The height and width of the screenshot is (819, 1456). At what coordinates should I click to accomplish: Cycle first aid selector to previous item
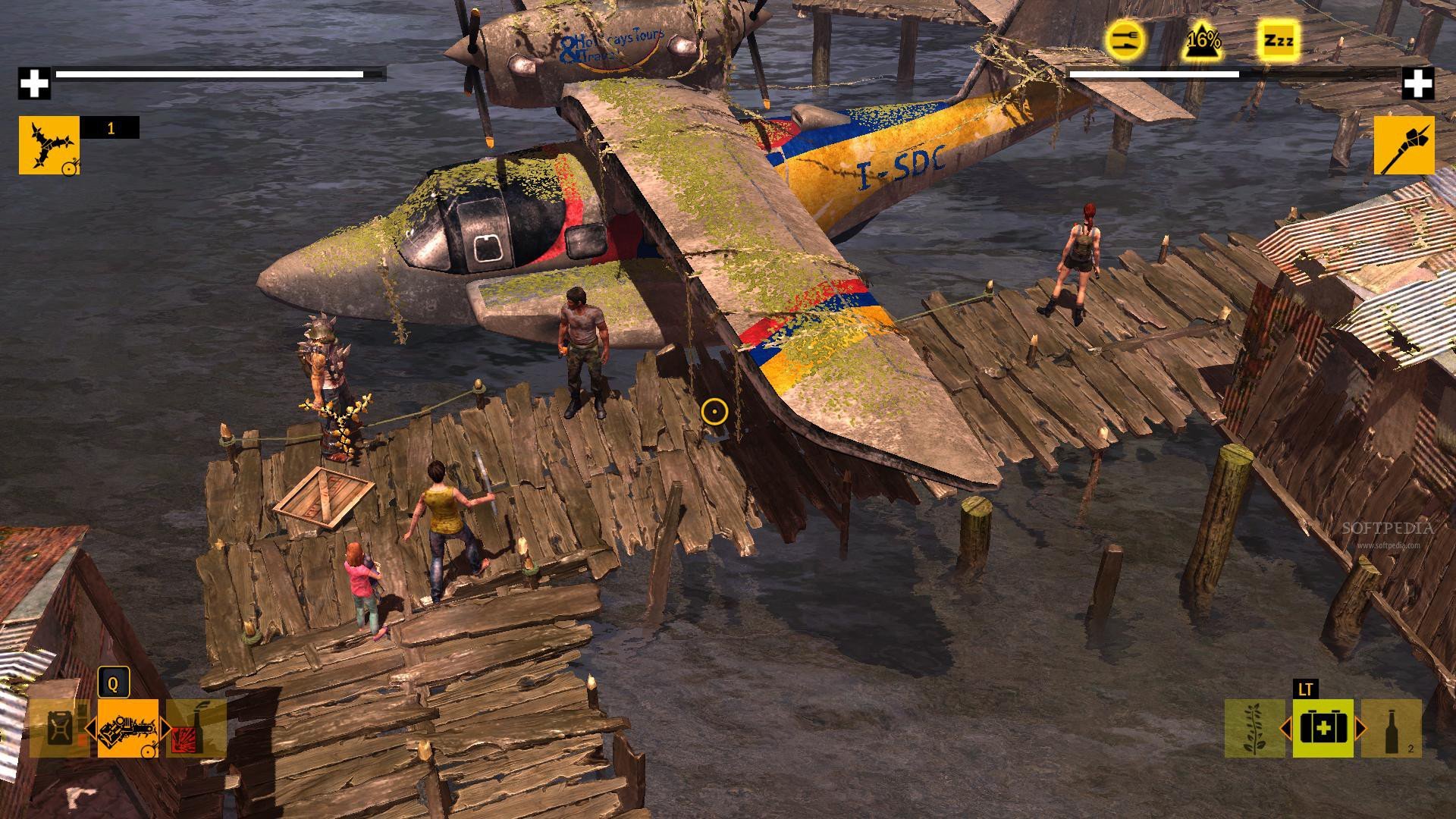(1285, 729)
